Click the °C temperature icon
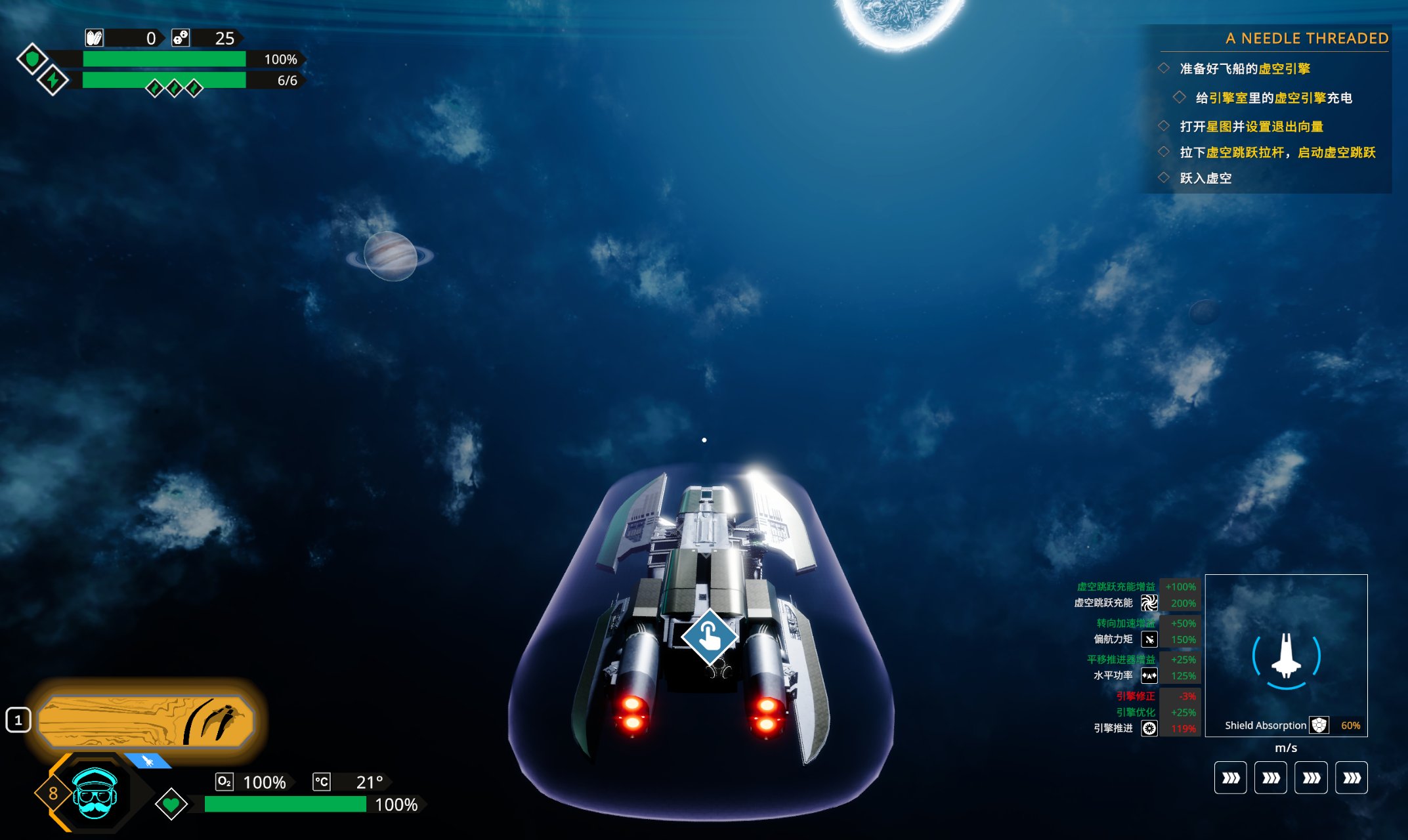 coord(322,782)
